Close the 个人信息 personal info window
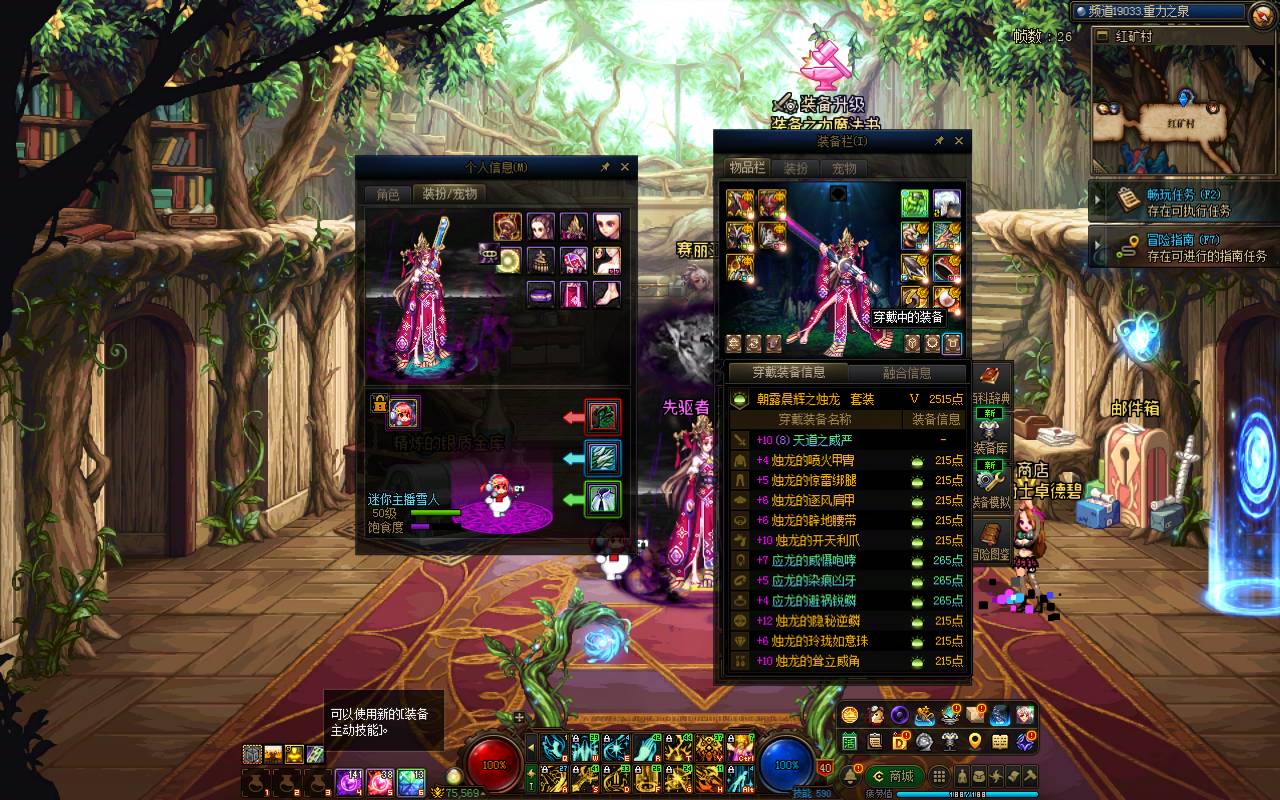This screenshot has height=800, width=1280. [x=625, y=168]
